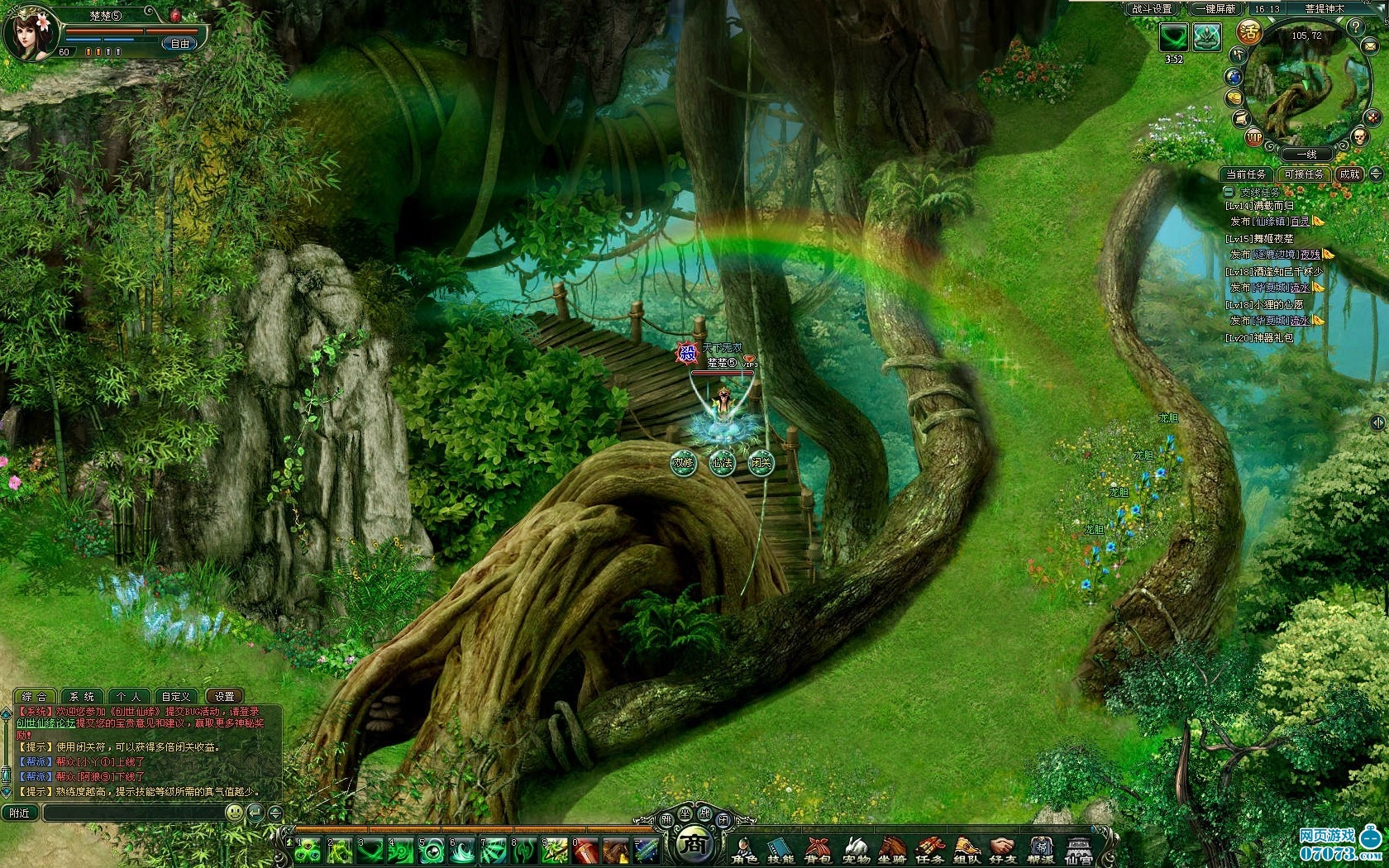Click the VIP badge beside the minimap

1254,138
